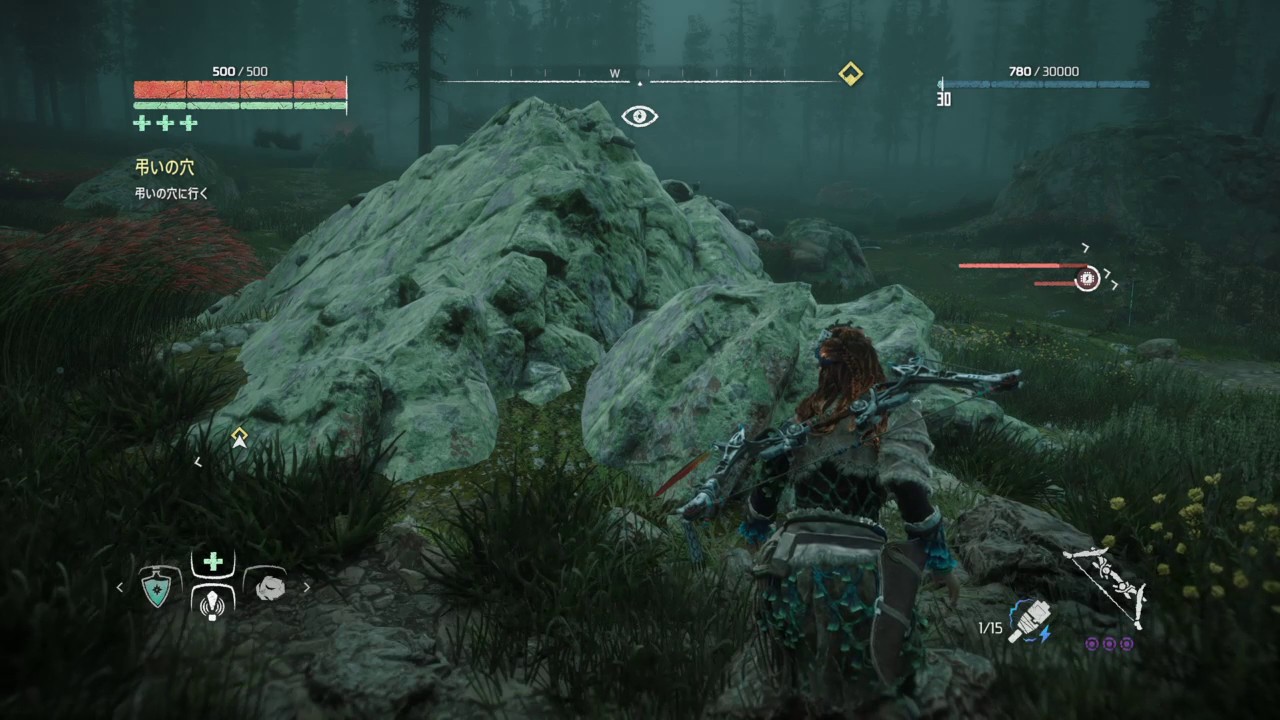Select the green health potion slot
This screenshot has width=1280, height=720.
pos(211,563)
